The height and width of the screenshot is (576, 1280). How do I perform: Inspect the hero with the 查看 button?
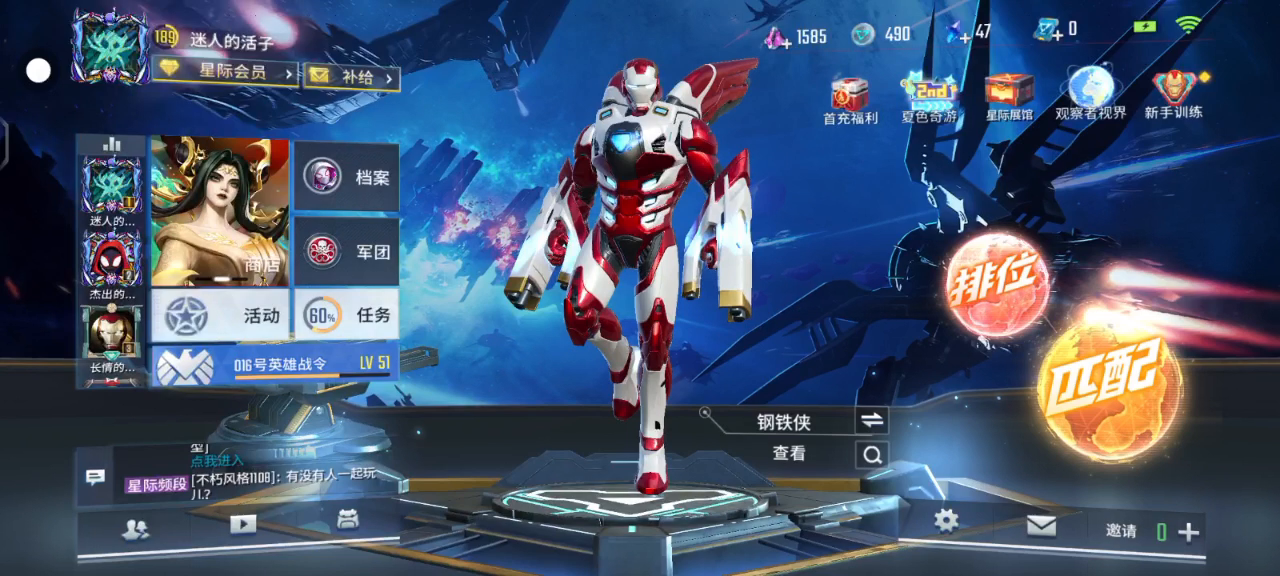871,455
